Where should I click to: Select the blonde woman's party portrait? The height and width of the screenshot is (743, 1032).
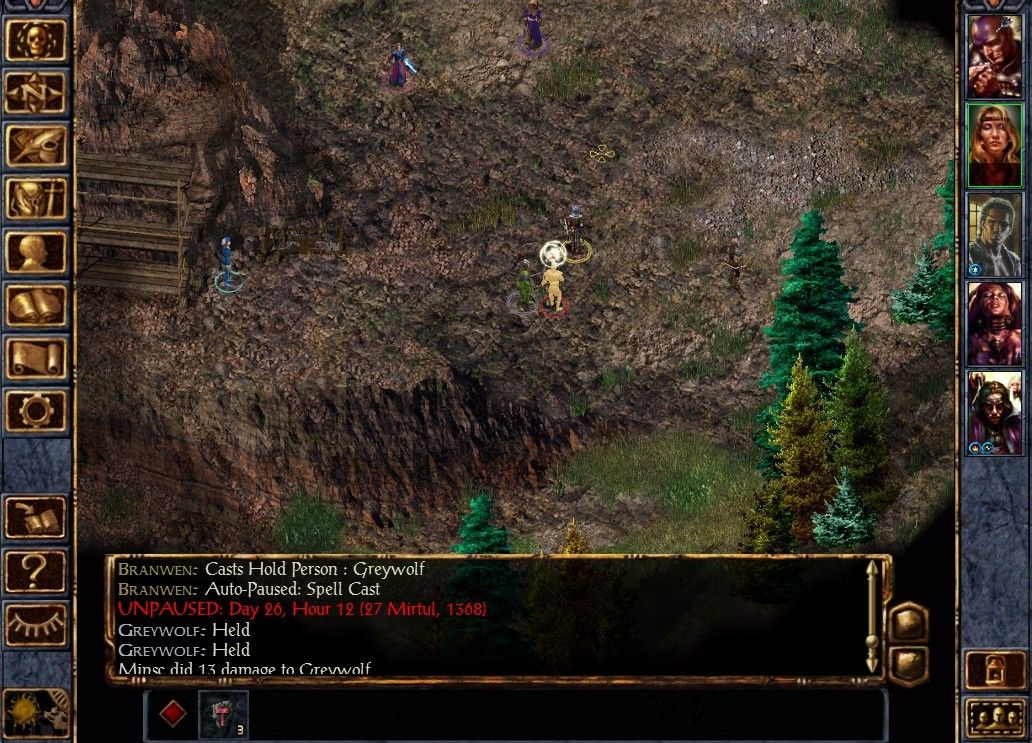[994, 145]
